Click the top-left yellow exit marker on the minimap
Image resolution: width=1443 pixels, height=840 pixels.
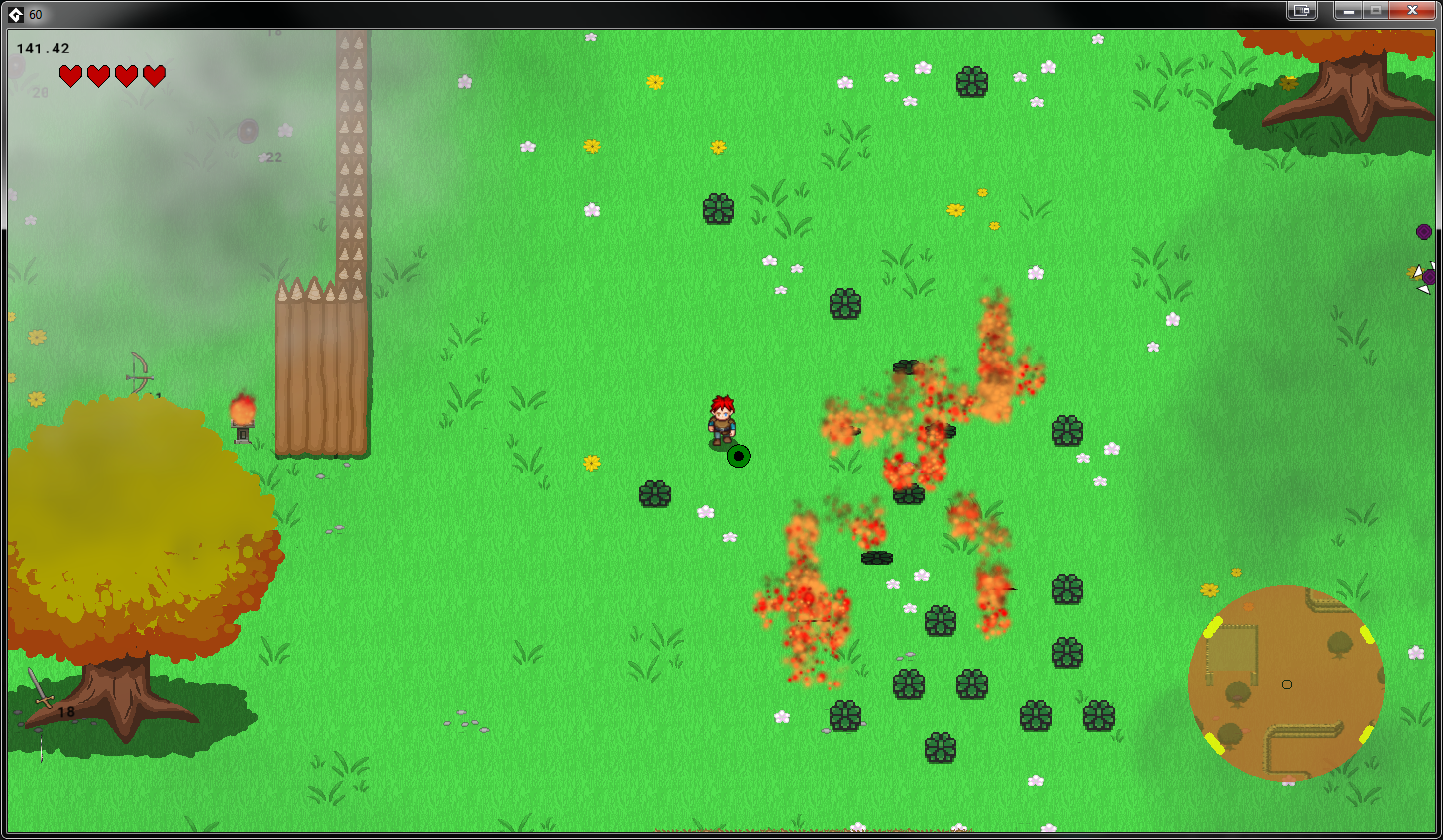[1213, 624]
